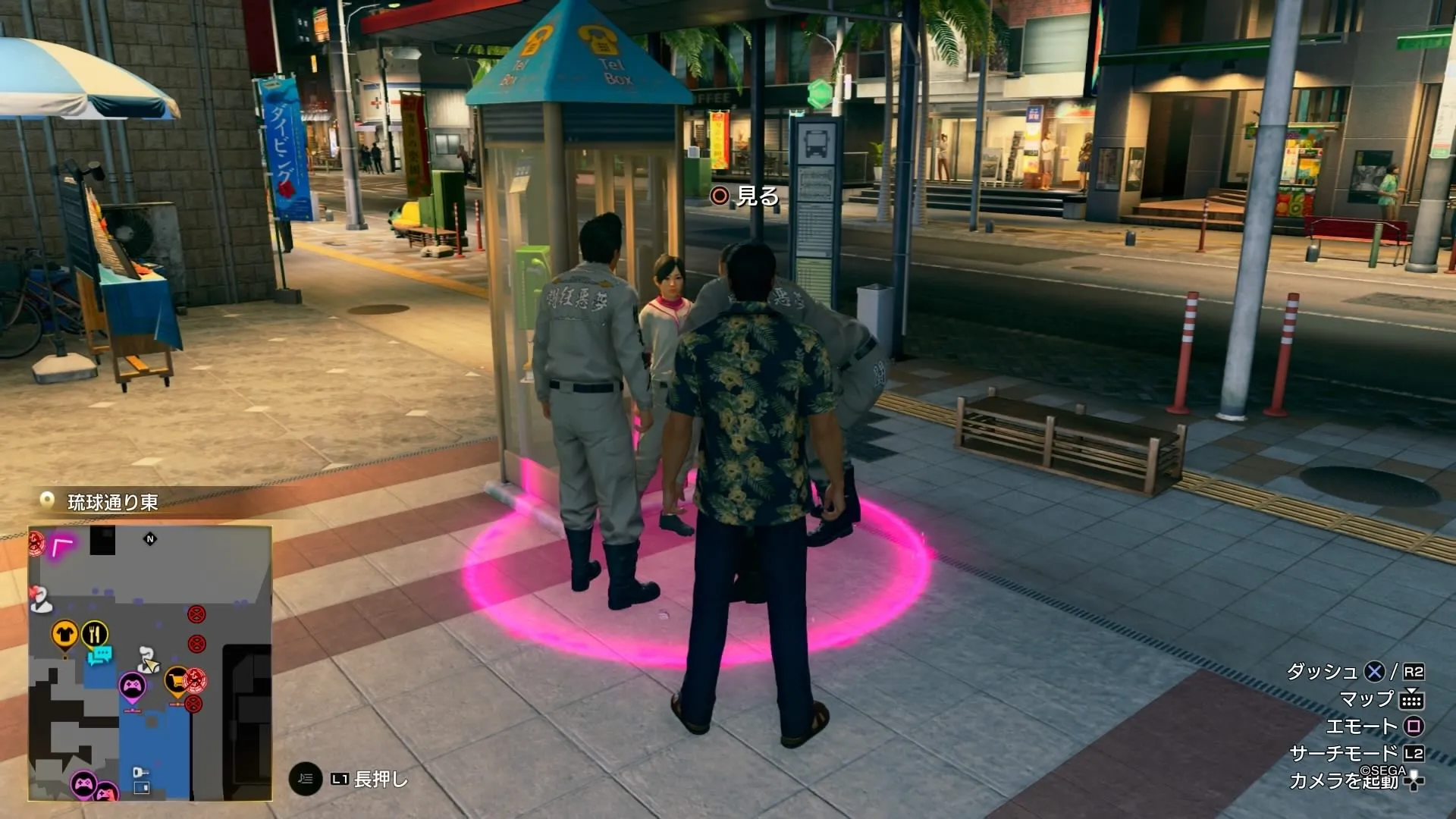
Task: Open the minimap of Ryukyu Street East
Action: (150, 663)
